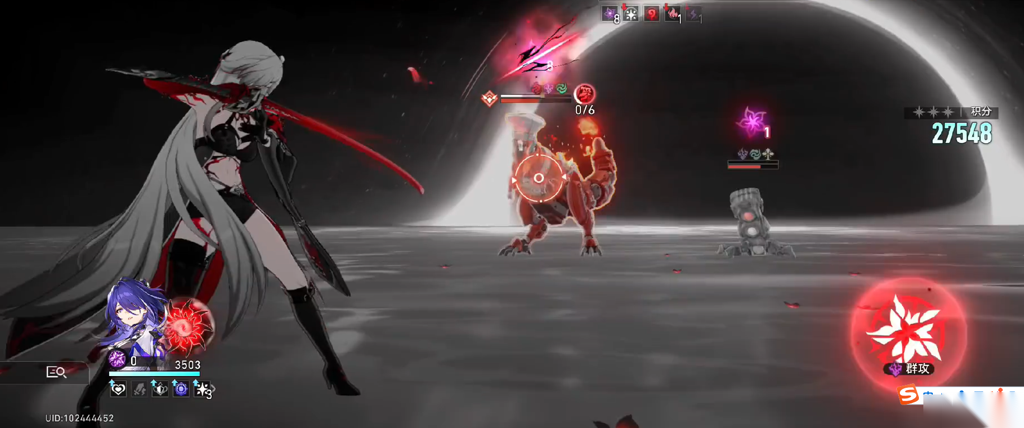Target the red dinosaur enemy with crosshair
1024x428 pixels.
[x=539, y=178]
